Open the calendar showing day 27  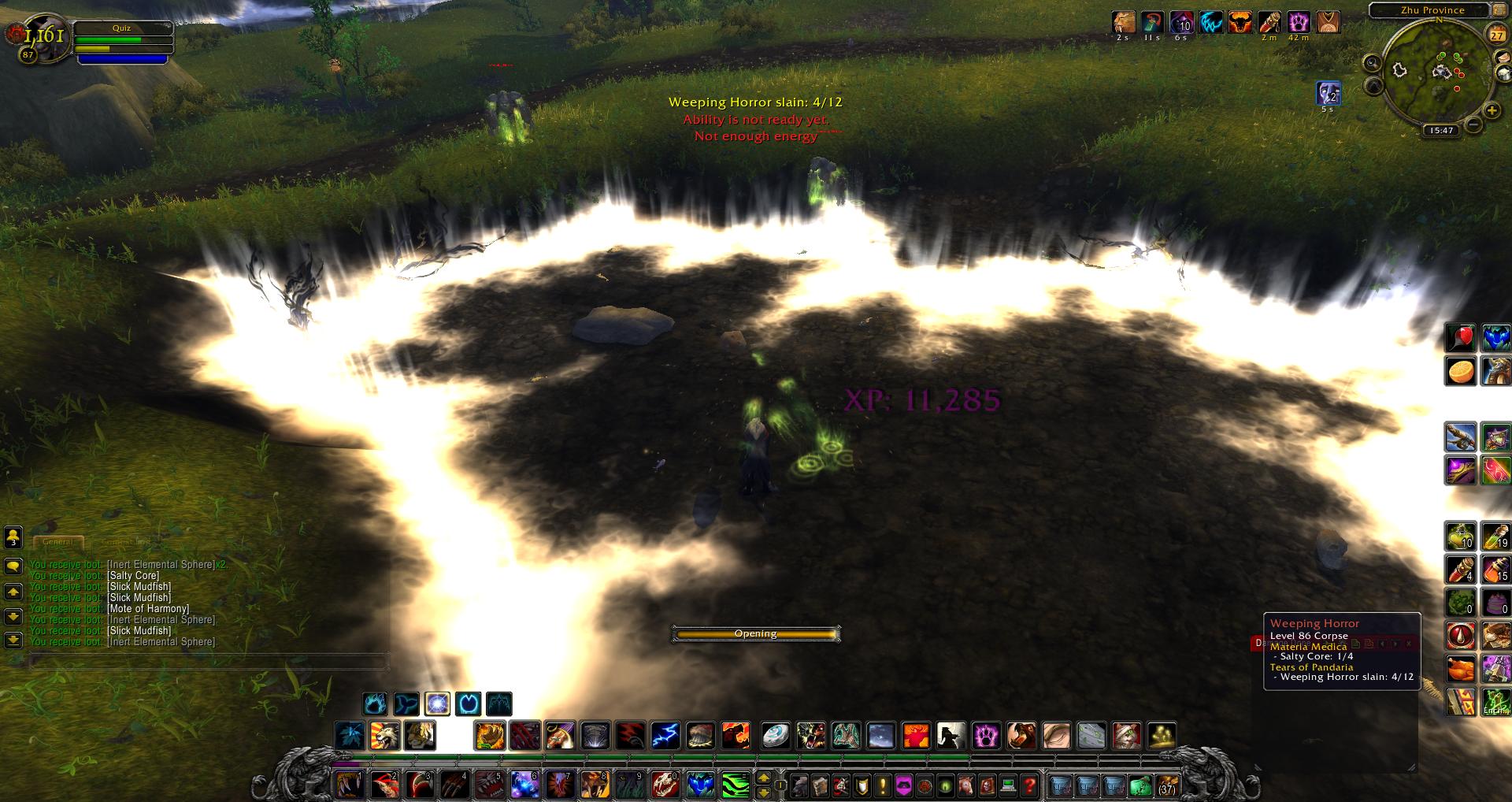(x=1495, y=35)
